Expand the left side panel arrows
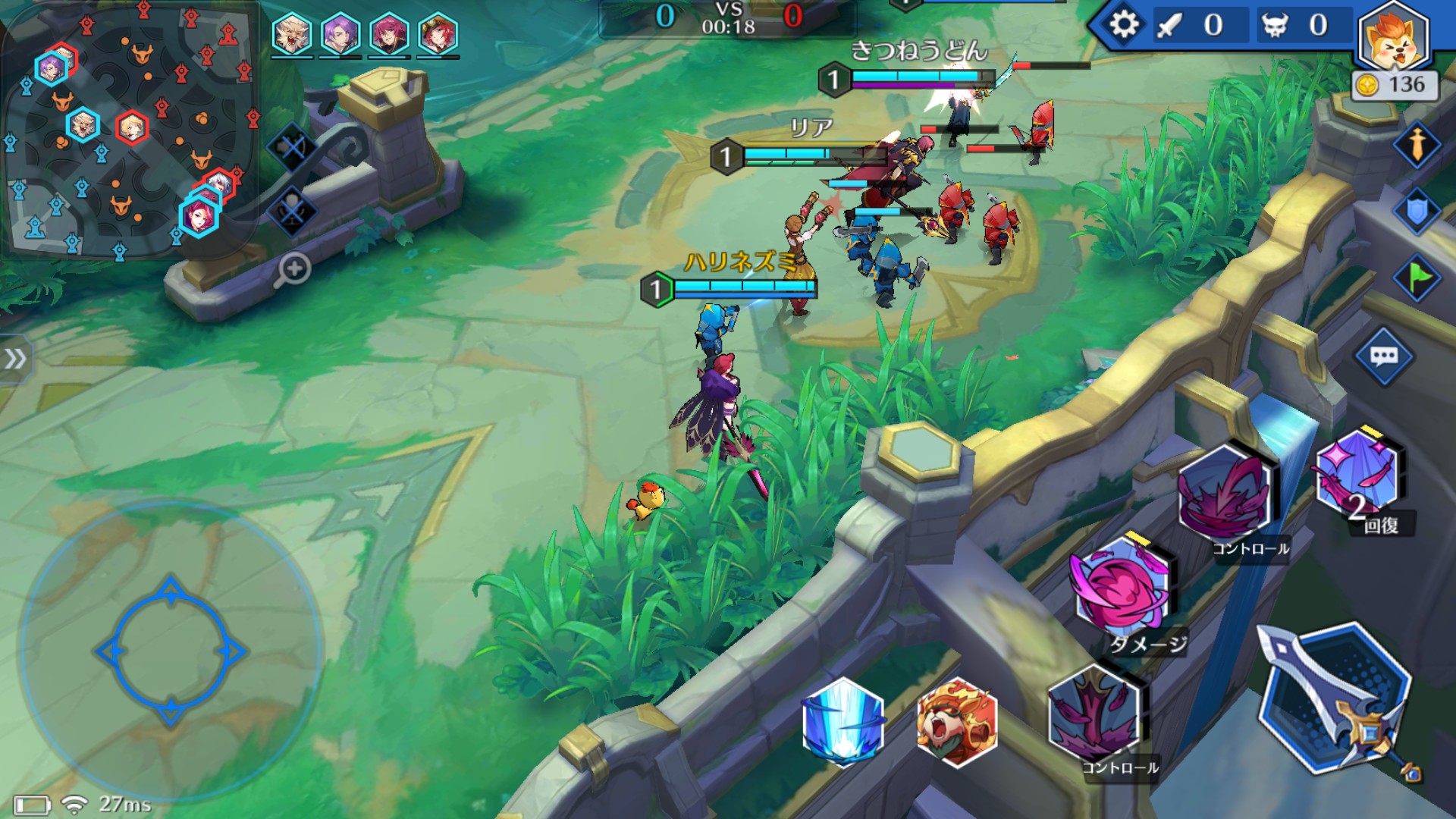Screen dimensions: 1456x819 [x=15, y=359]
